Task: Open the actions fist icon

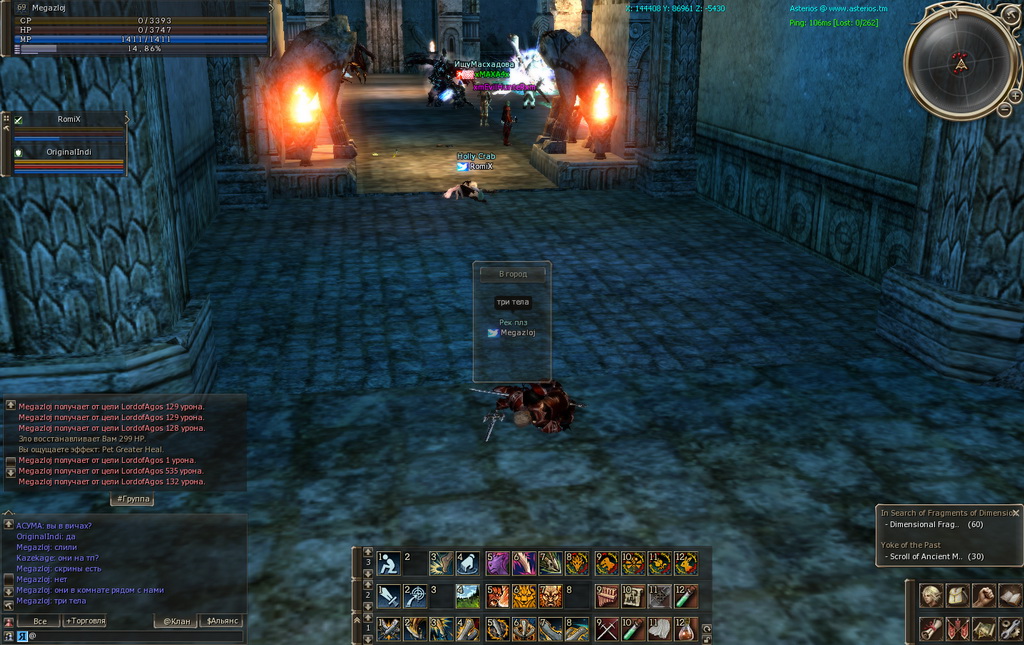Action: (983, 596)
